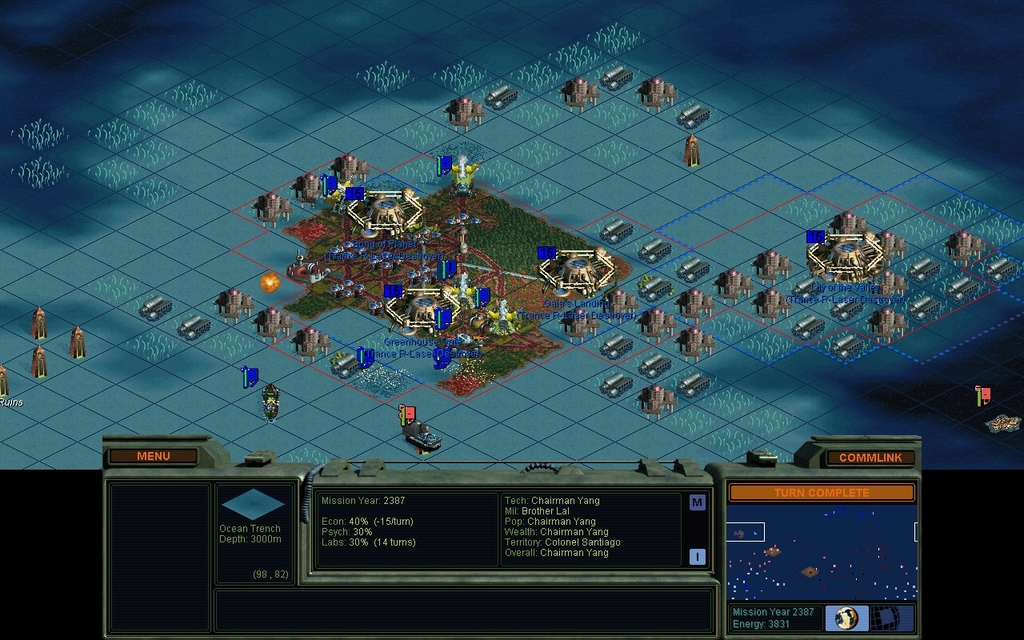Viewport: 1024px width, 640px height.
Task: End the turn with TURN COMPLETE
Action: coord(820,492)
